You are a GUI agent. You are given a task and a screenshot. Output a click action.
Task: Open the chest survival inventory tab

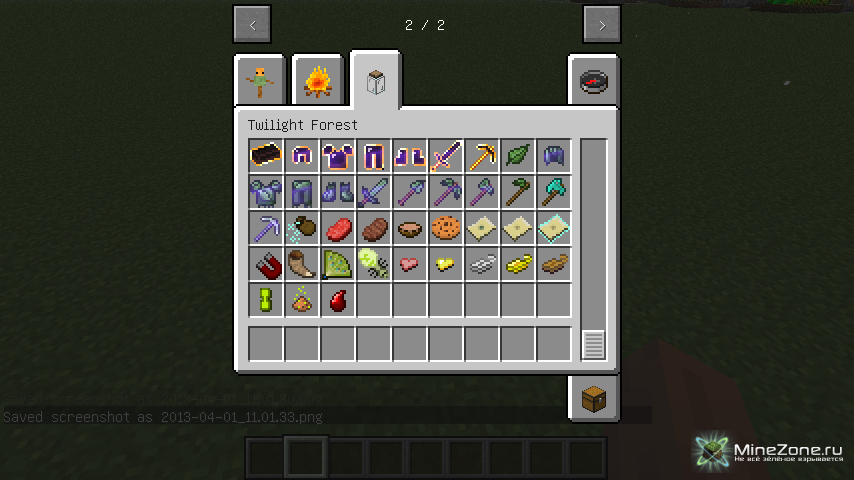point(594,398)
